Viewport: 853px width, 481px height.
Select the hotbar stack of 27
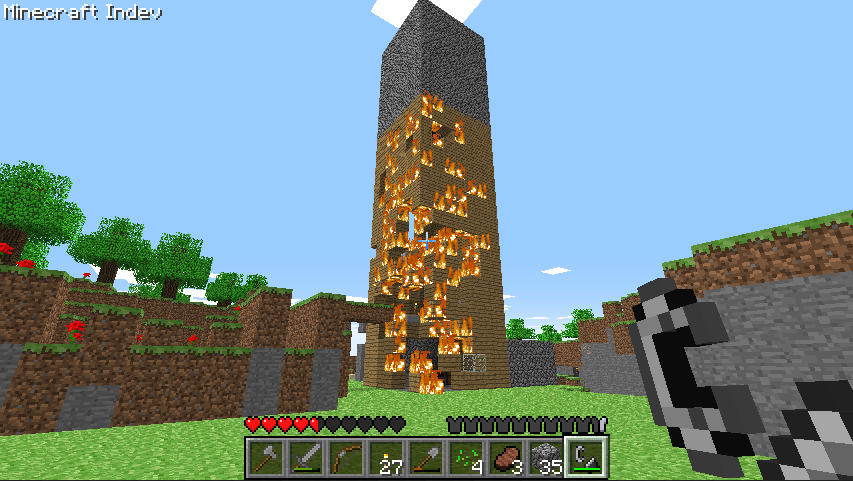coord(385,458)
